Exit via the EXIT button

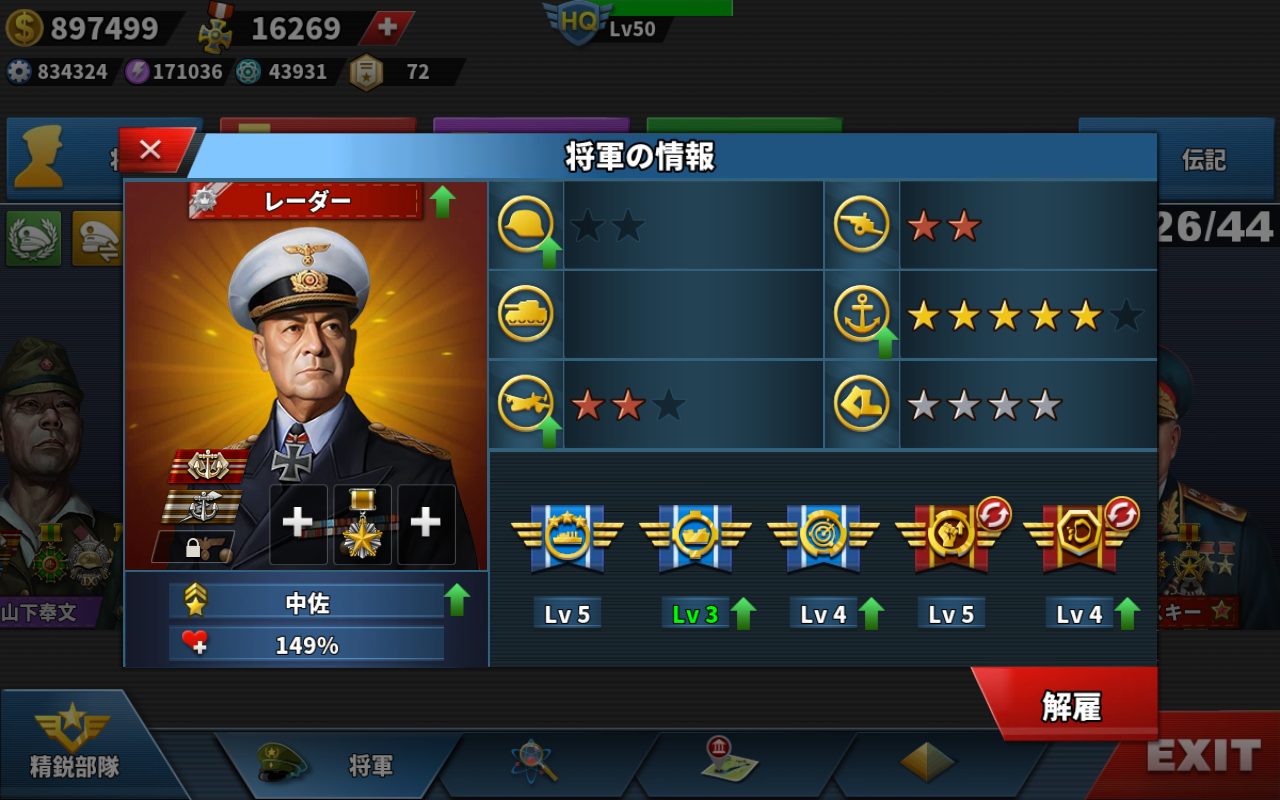[x=1202, y=757]
